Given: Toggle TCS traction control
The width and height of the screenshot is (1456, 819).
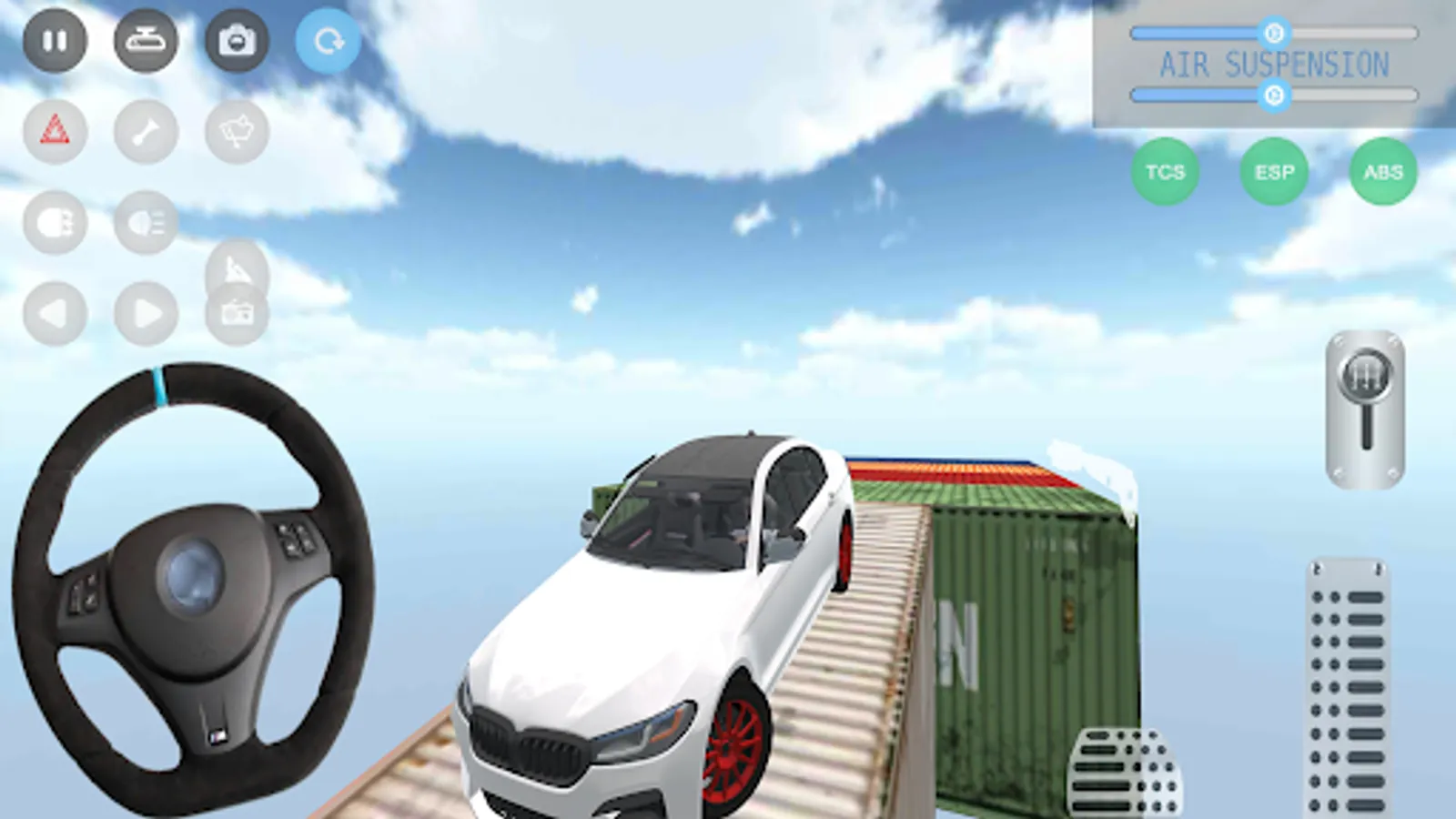Looking at the screenshot, I should [x=1168, y=171].
